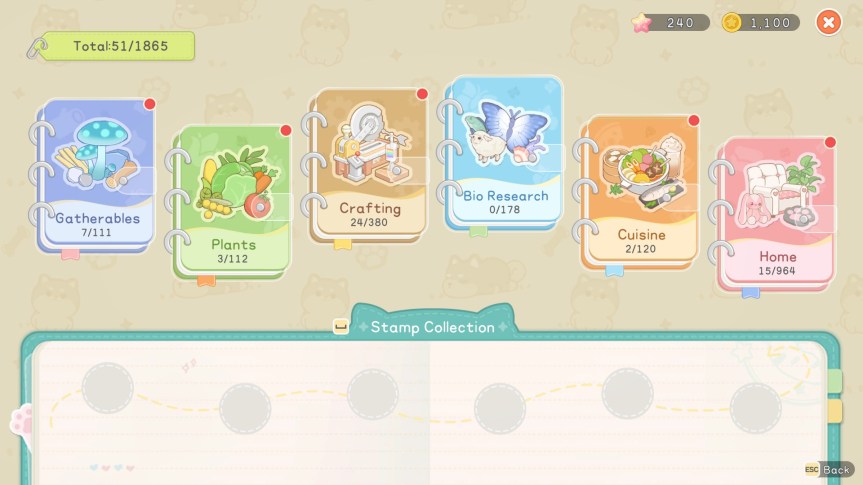Open the Plants collection book
Viewport: 863px width, 485px height.
coord(234,200)
